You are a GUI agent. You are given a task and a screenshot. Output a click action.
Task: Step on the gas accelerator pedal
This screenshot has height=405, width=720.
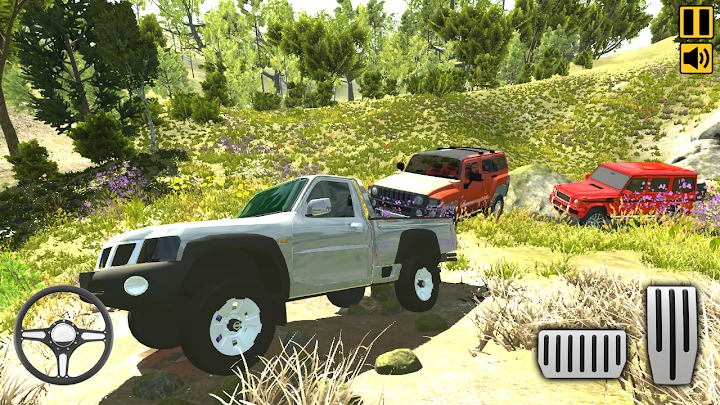(672, 335)
